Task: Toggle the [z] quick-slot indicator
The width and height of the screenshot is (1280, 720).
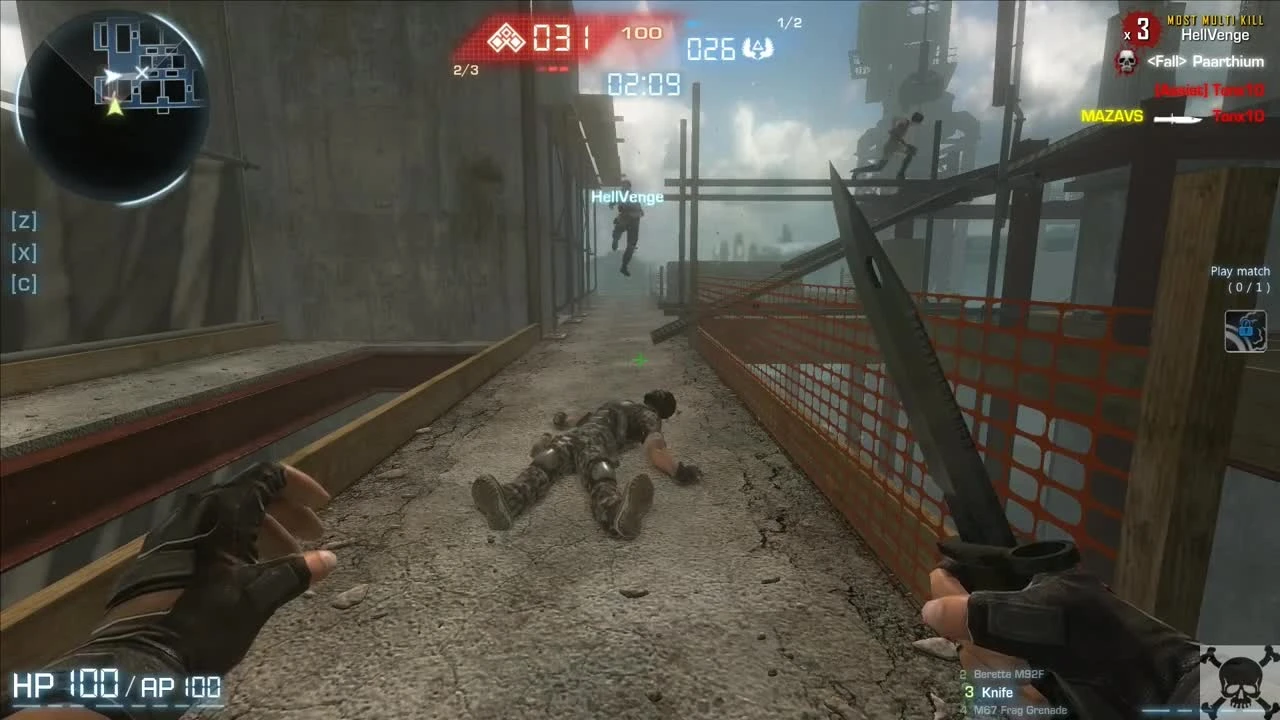Action: (x=24, y=221)
